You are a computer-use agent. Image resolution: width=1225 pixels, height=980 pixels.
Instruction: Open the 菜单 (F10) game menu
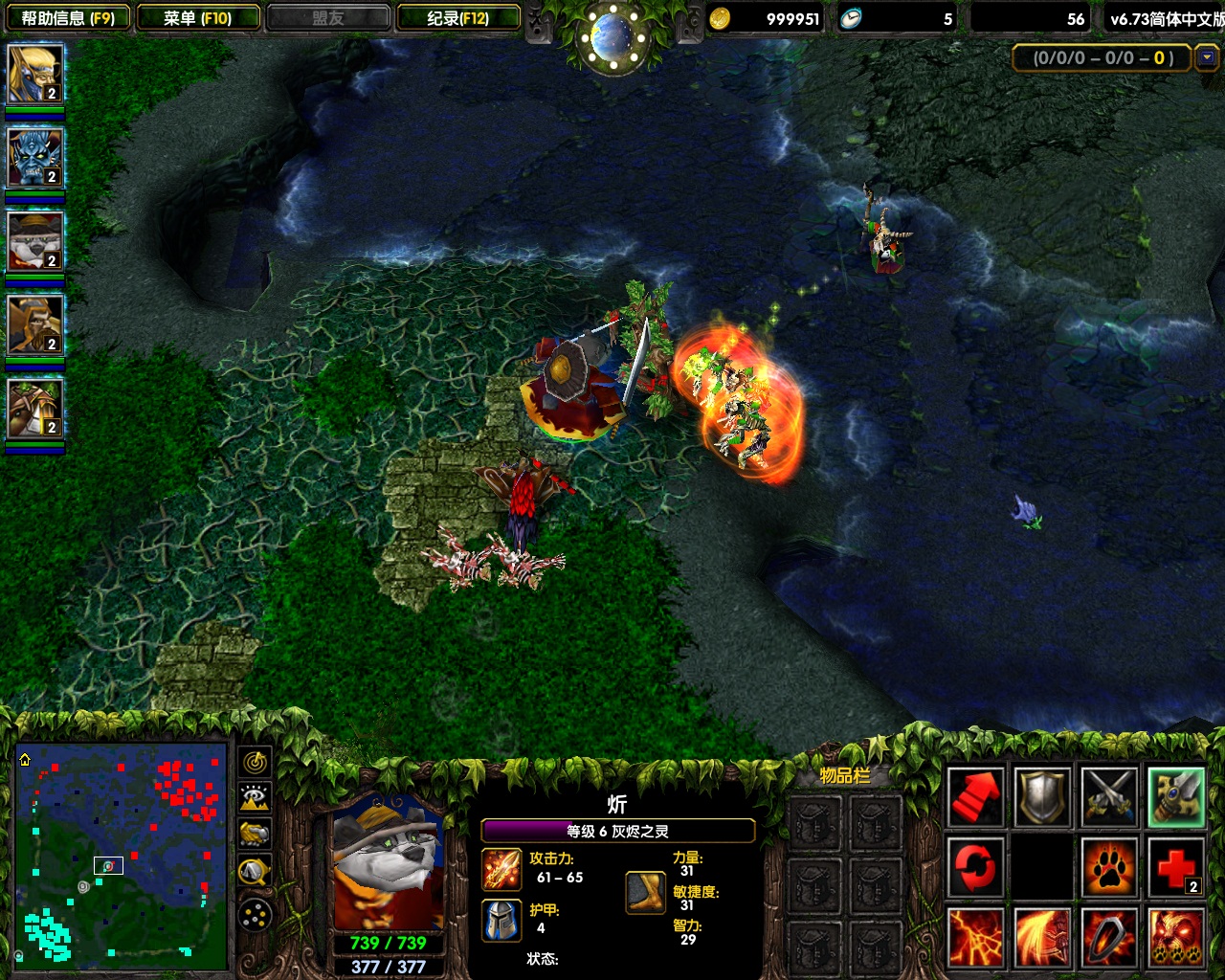coord(198,18)
